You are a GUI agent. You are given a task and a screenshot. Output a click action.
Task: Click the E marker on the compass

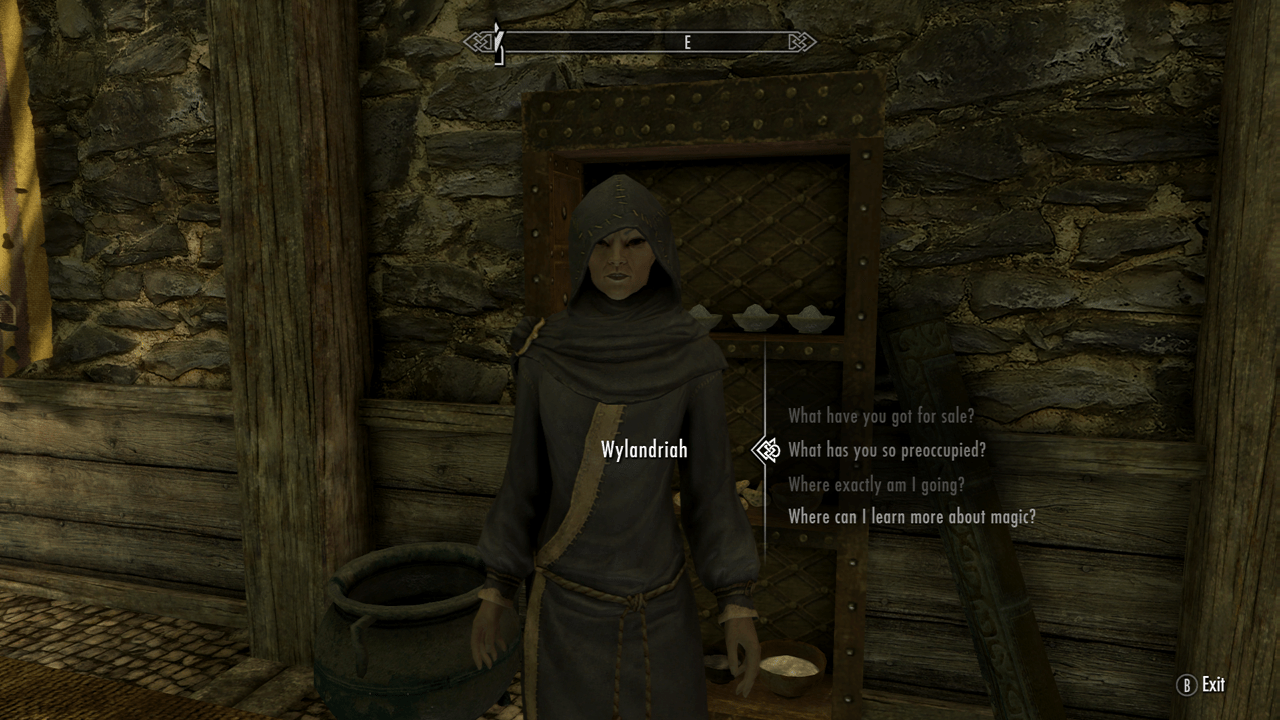click(687, 43)
